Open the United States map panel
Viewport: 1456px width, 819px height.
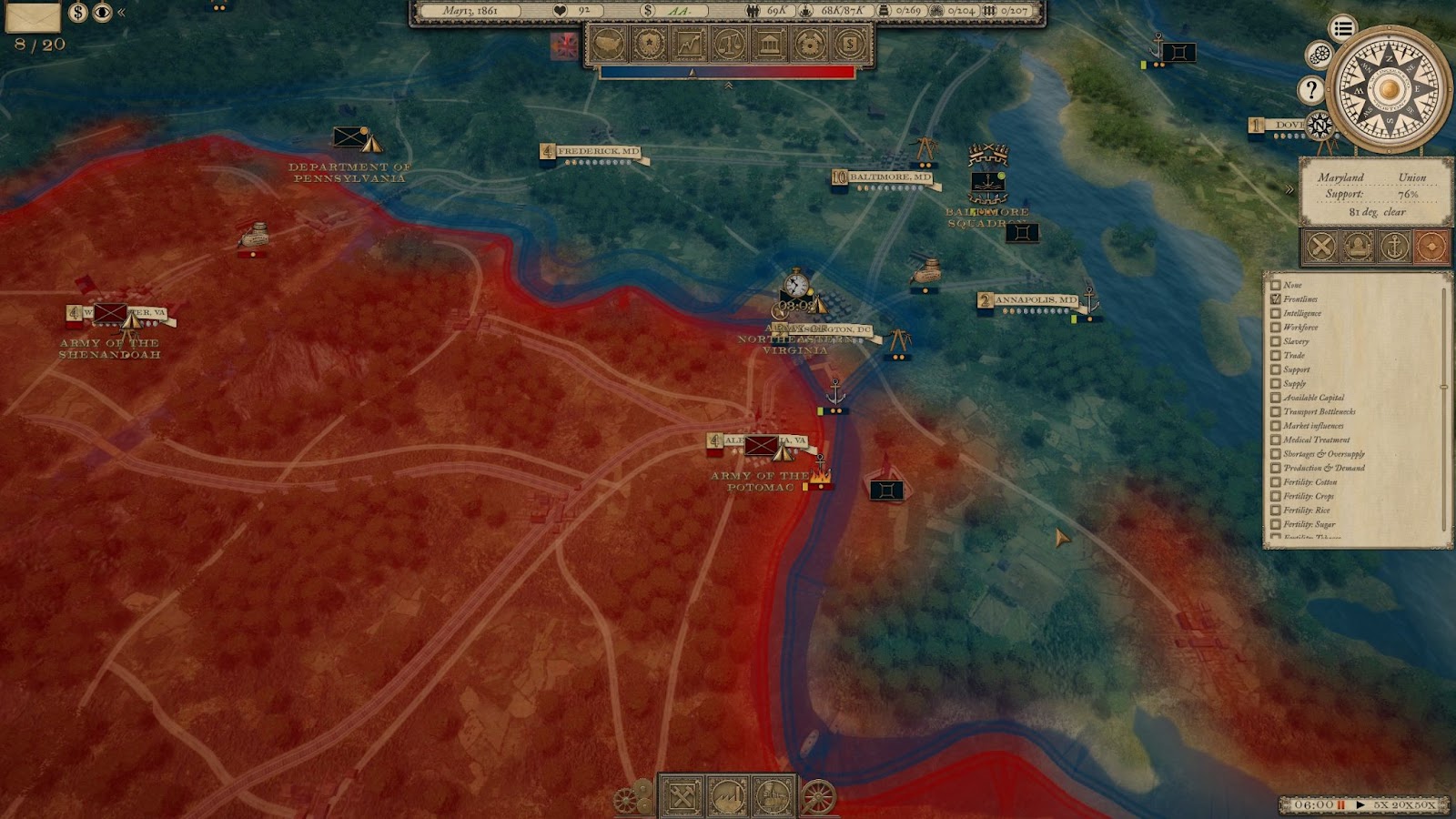coord(609,44)
